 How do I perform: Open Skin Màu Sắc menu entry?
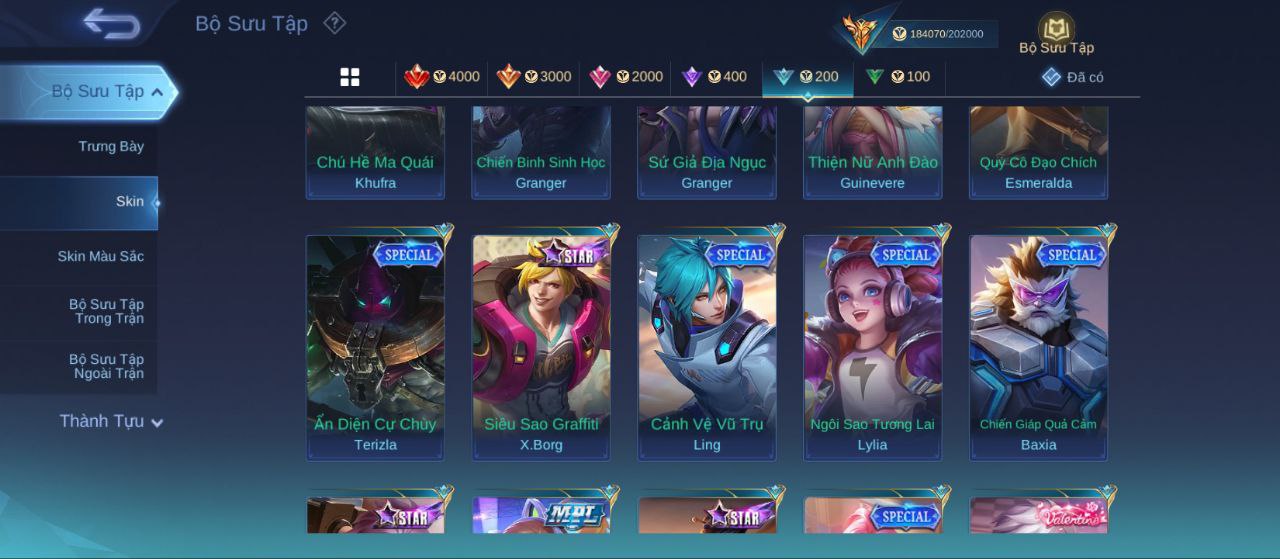pyautogui.click(x=100, y=257)
